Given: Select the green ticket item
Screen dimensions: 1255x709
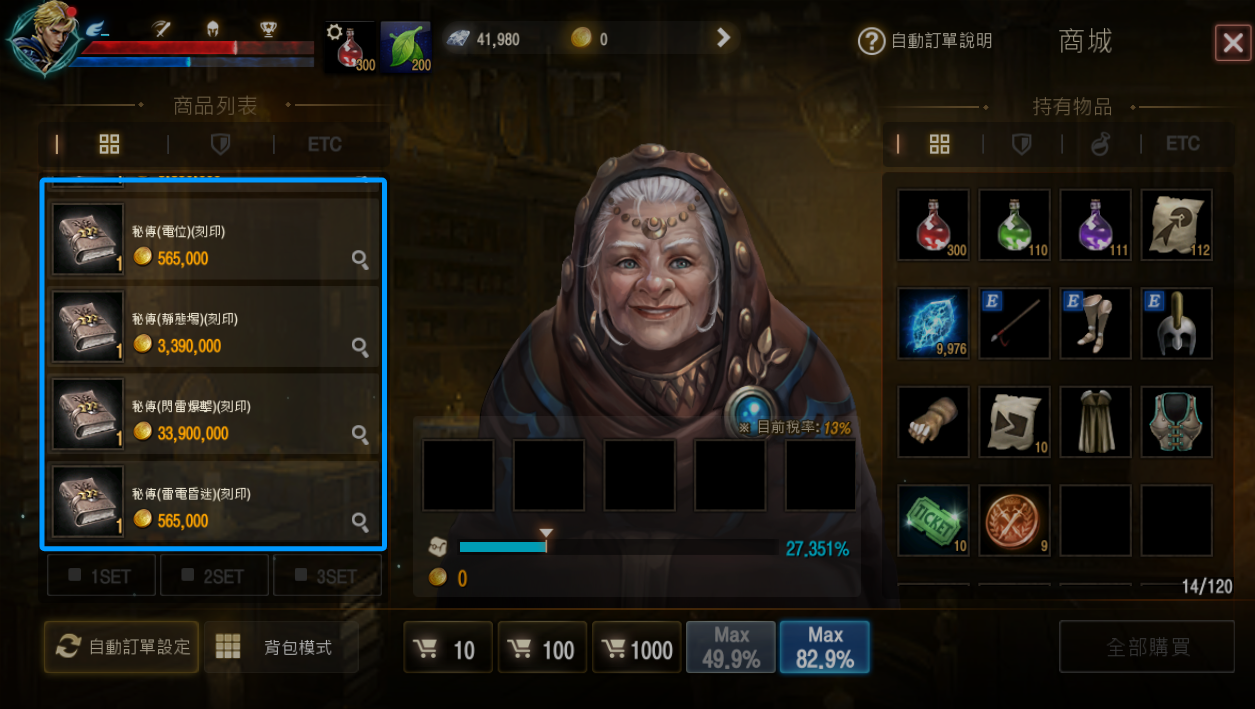Looking at the screenshot, I should point(933,520).
